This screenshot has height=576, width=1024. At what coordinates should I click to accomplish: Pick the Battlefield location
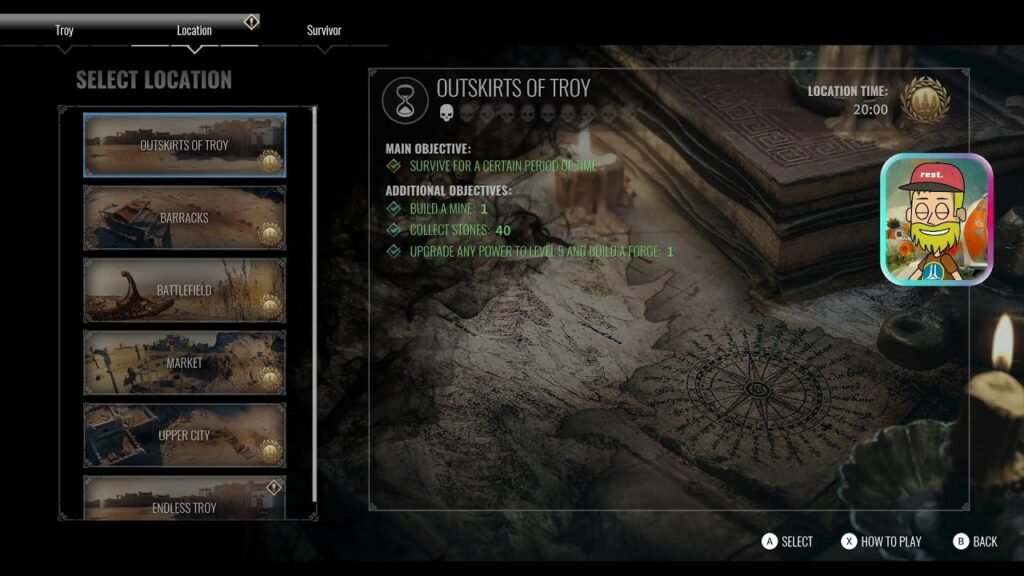tap(184, 290)
